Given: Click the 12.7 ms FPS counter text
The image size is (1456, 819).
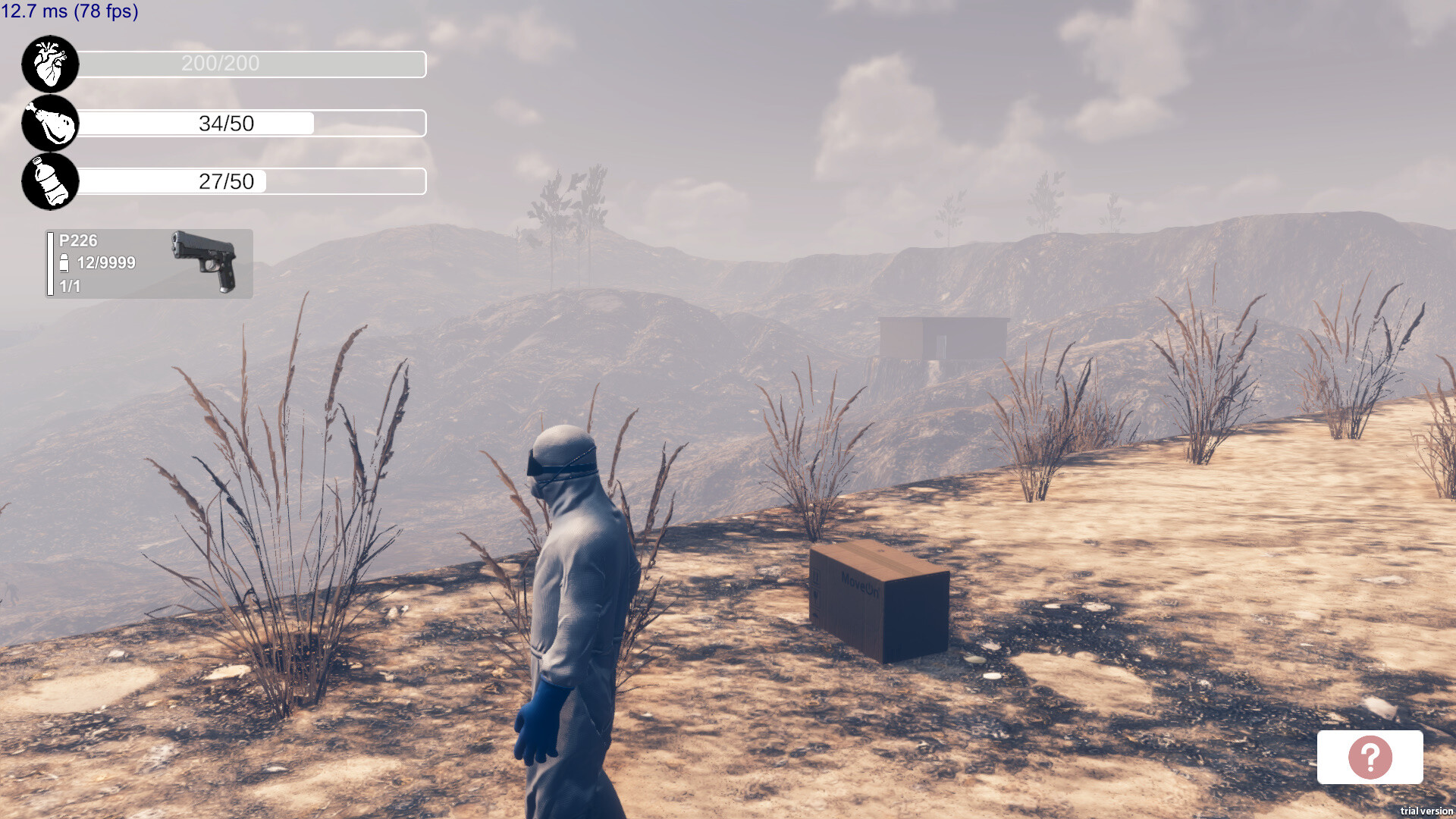Looking at the screenshot, I should (70, 11).
